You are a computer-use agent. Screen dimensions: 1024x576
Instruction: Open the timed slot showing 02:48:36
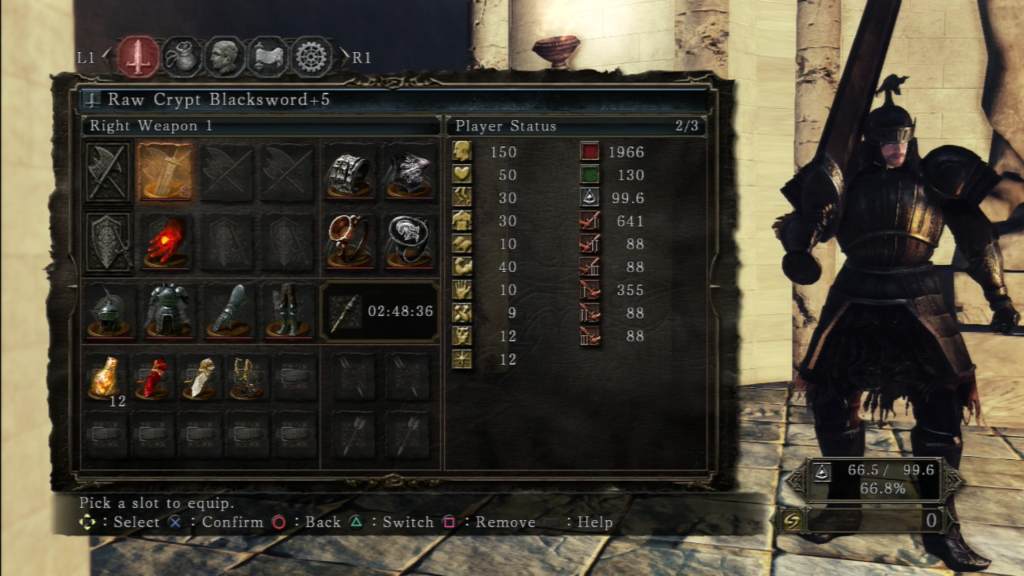coord(379,312)
